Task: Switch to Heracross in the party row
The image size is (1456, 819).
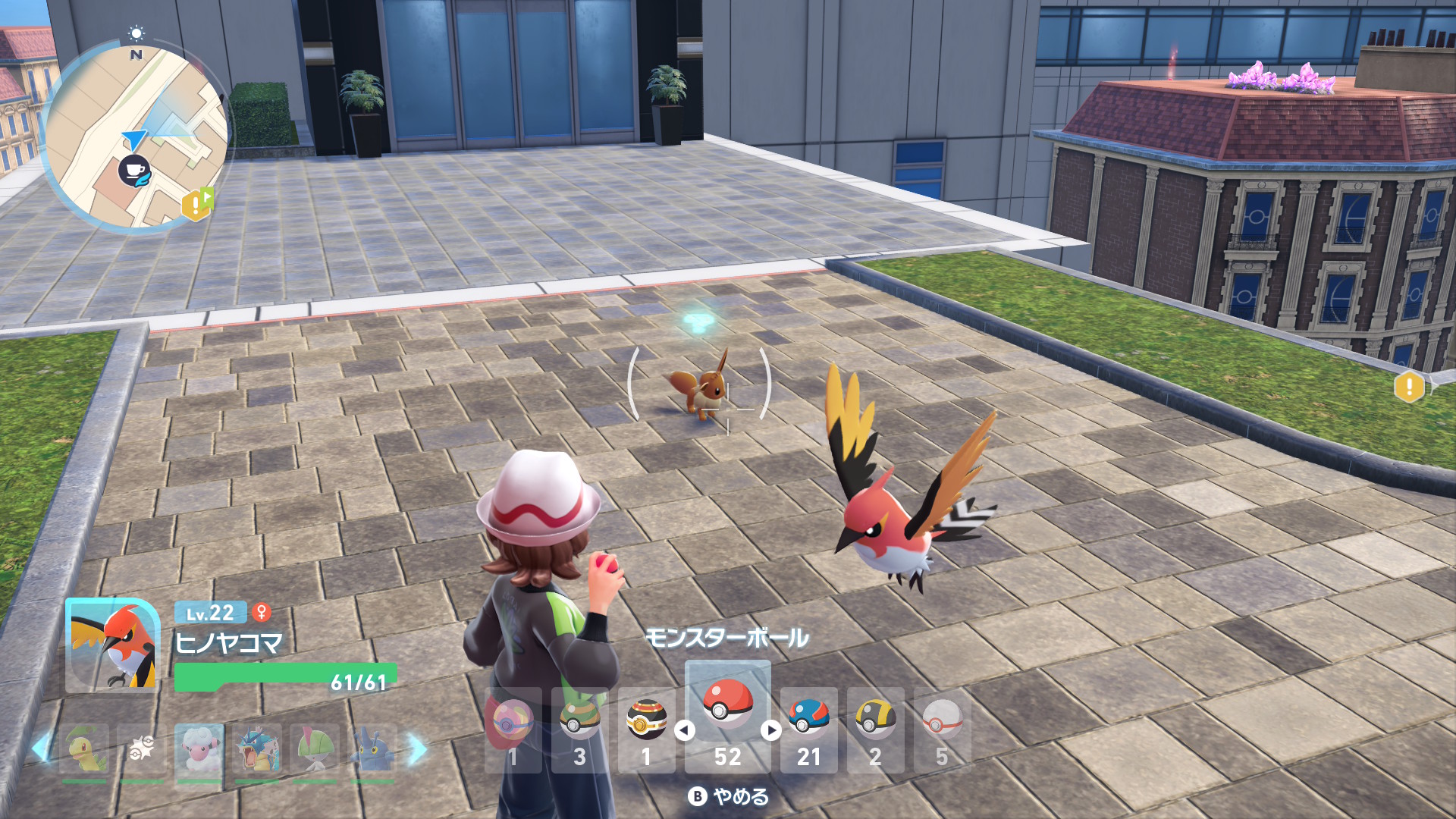Action: (x=372, y=750)
